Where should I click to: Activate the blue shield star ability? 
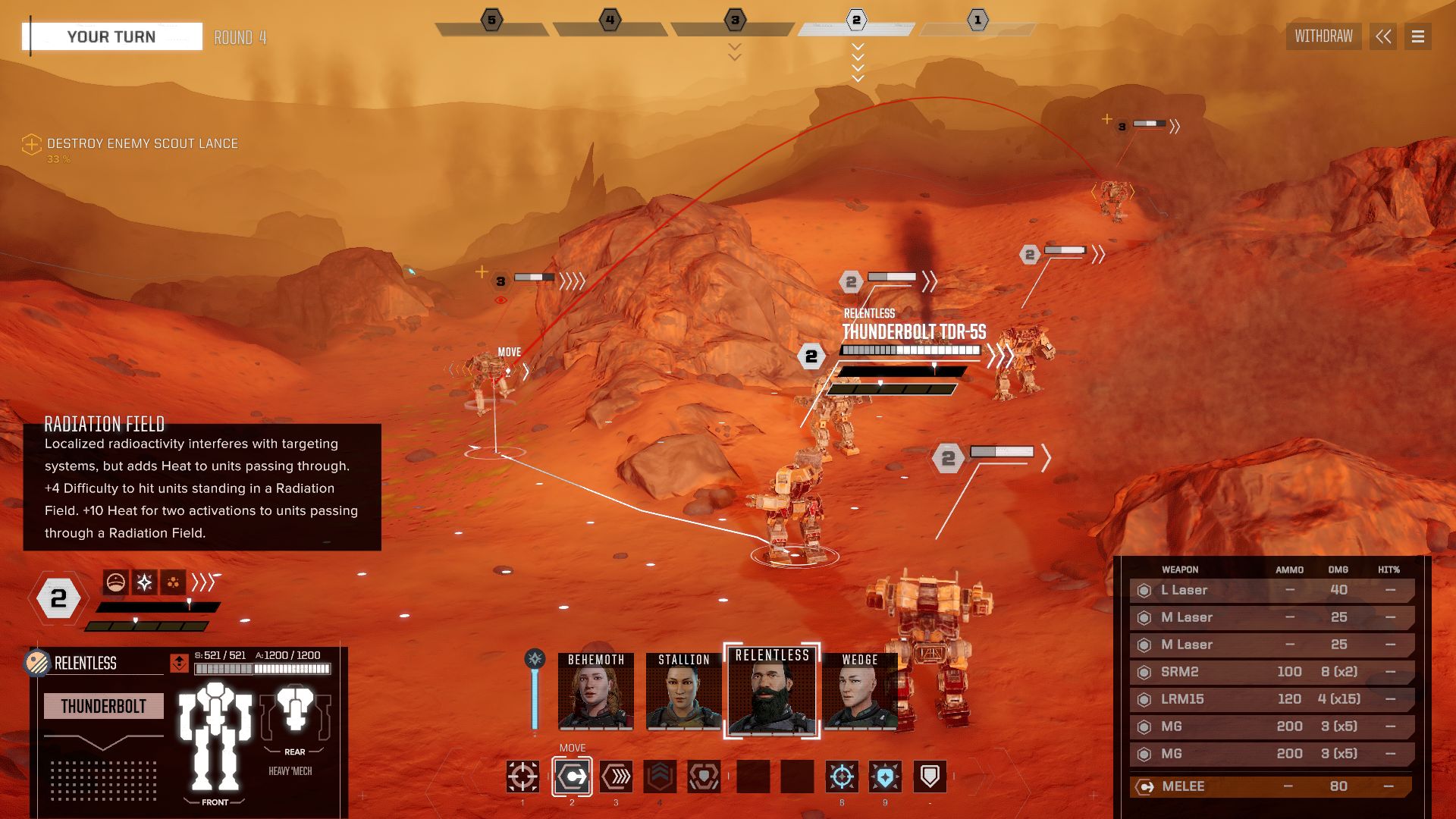point(885,777)
